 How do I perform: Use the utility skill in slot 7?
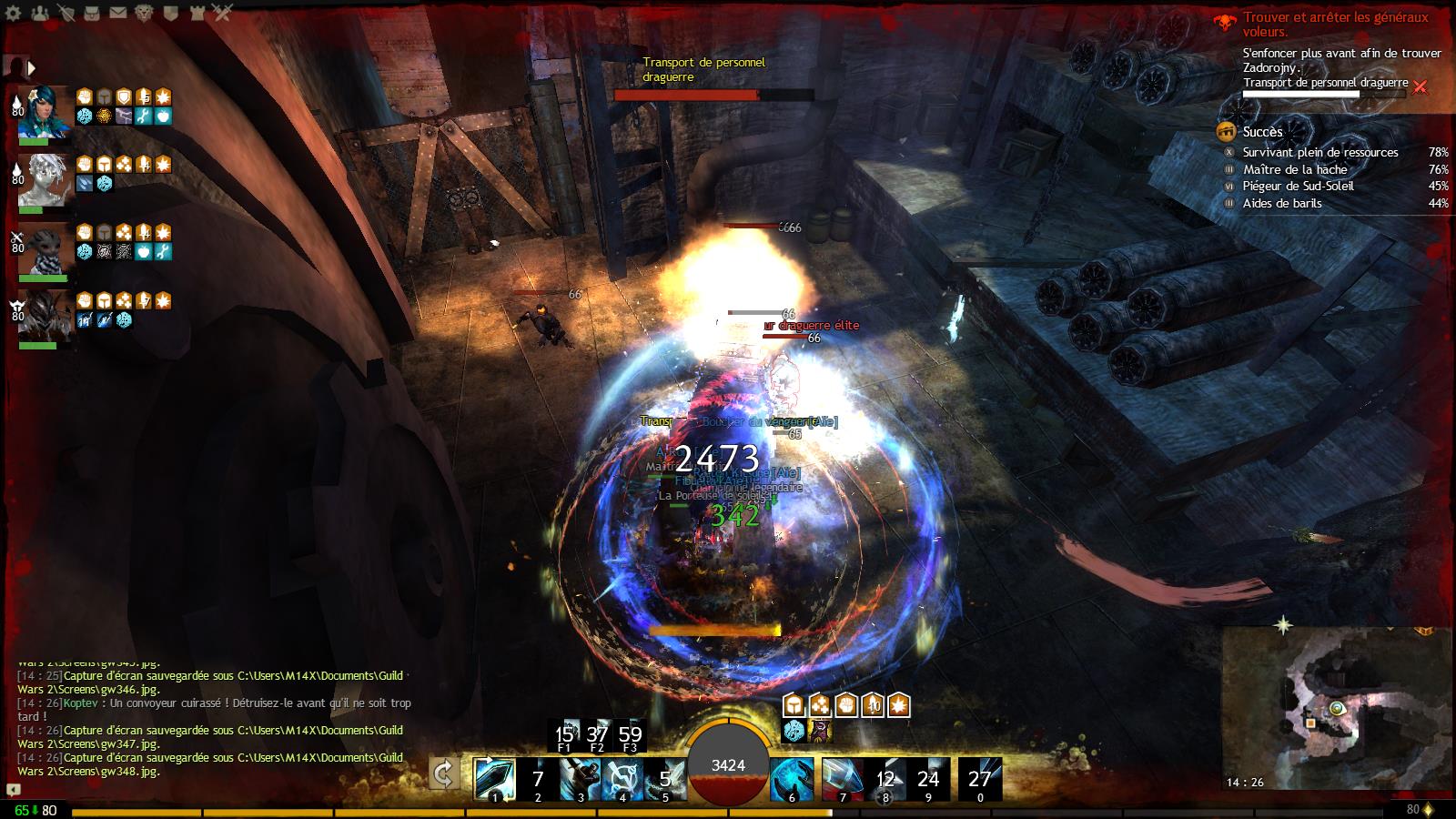pyautogui.click(x=843, y=780)
